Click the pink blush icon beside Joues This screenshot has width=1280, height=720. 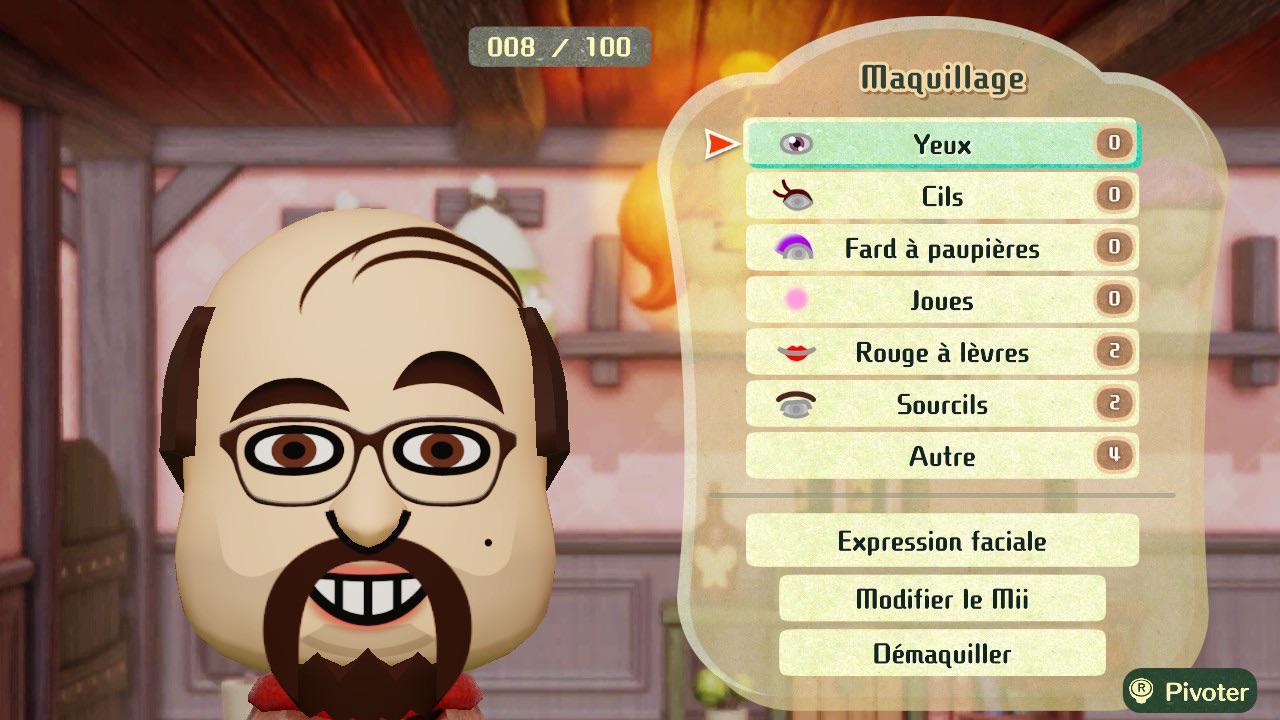pyautogui.click(x=796, y=300)
